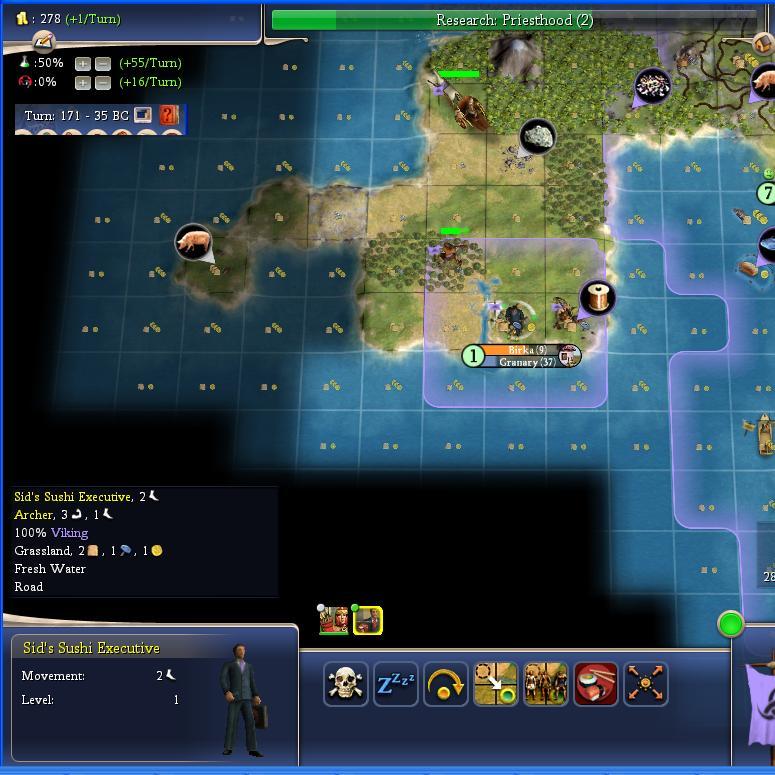The width and height of the screenshot is (775, 775).
Task: Choose the group all units command
Action: (x=546, y=684)
